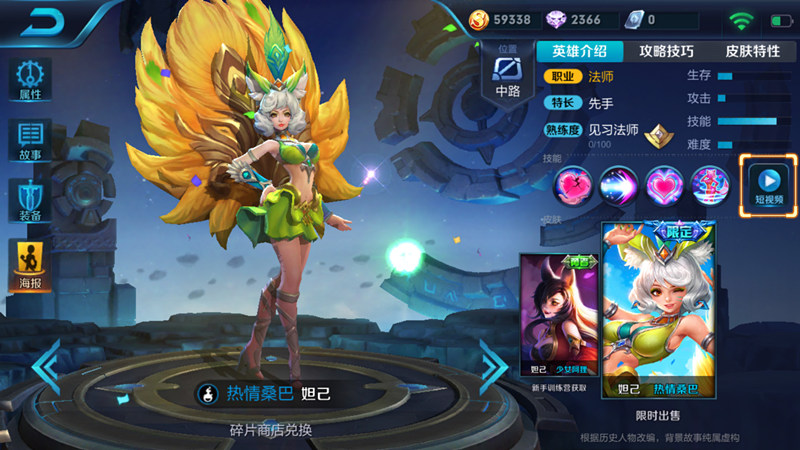Open the 属性 attributes panel
Screen dimensions: 800x450
(30, 79)
